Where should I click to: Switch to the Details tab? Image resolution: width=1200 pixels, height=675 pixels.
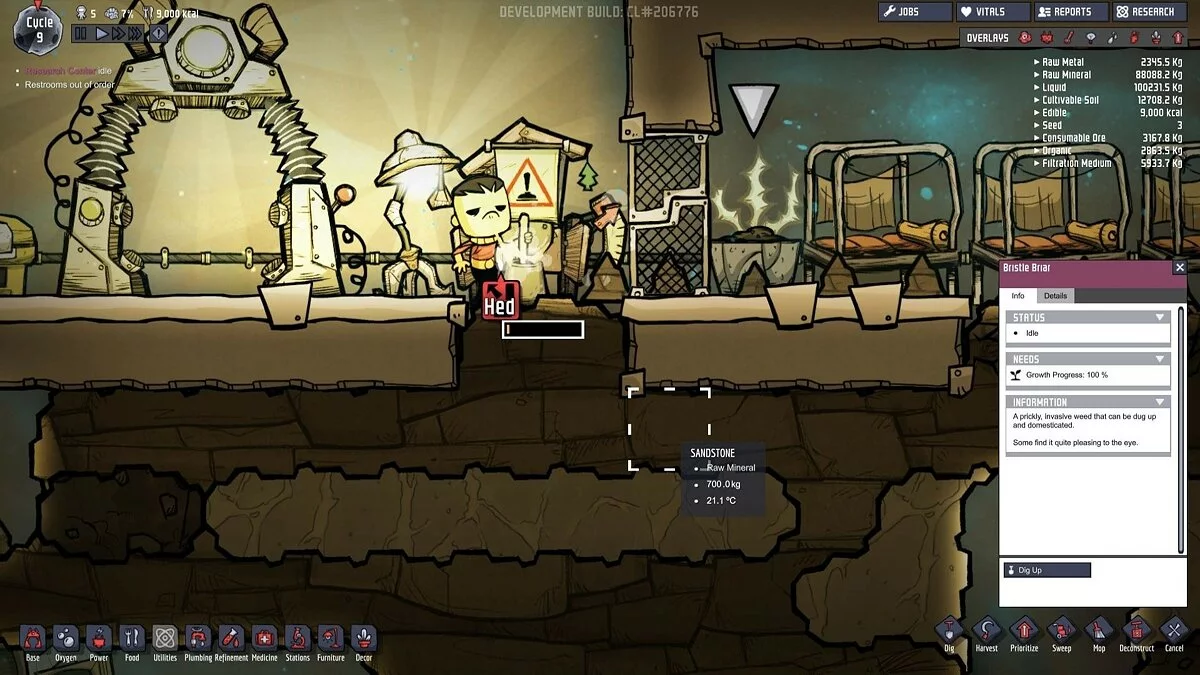point(1055,296)
